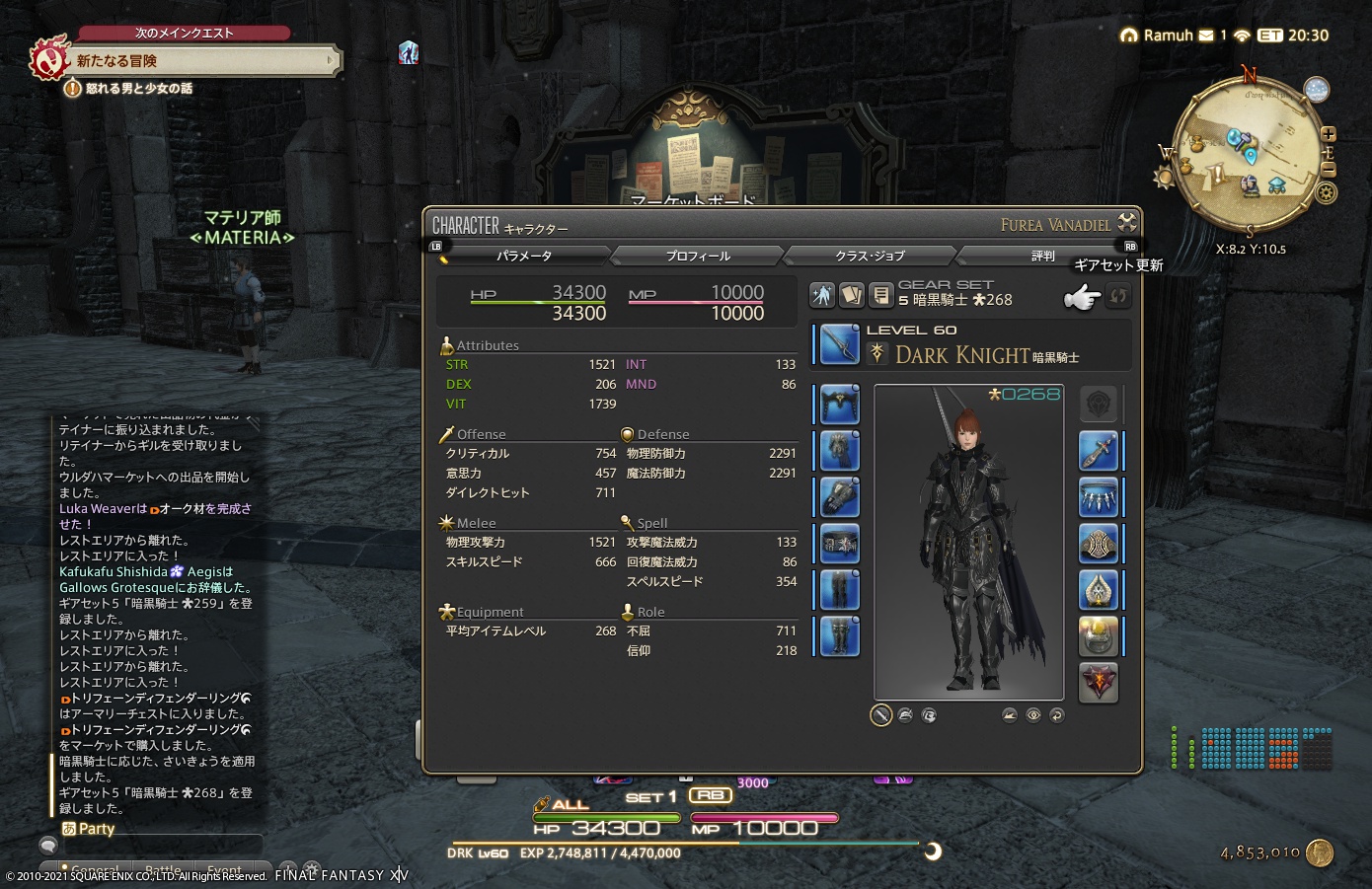Toggle the drawn weapon display under the preview
The height and width of the screenshot is (889, 1372).
click(x=880, y=714)
